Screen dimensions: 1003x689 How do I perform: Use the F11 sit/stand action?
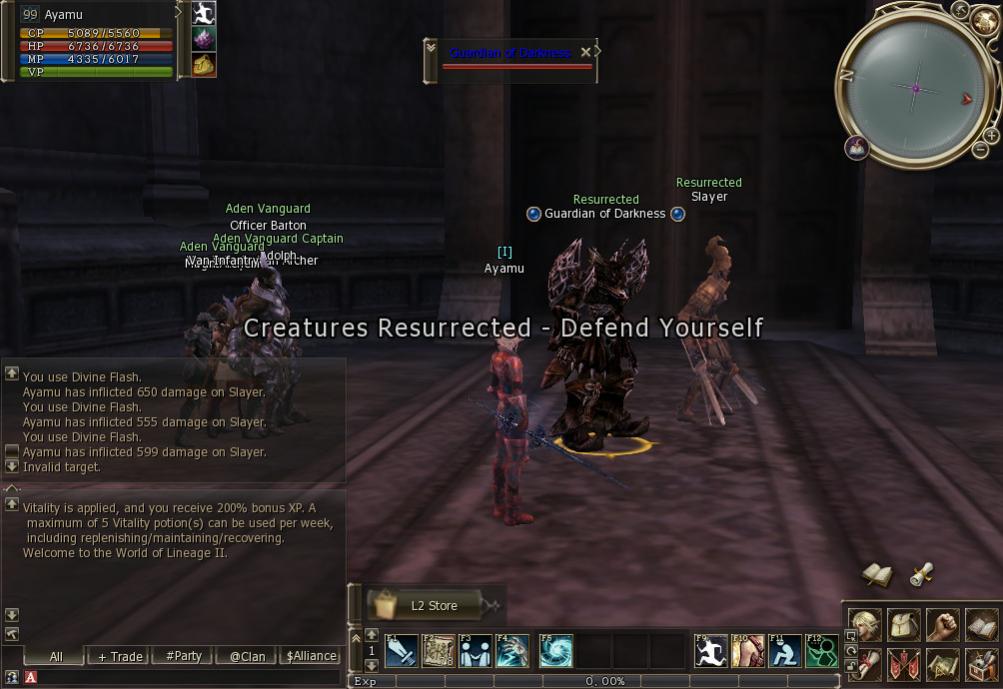pos(785,651)
